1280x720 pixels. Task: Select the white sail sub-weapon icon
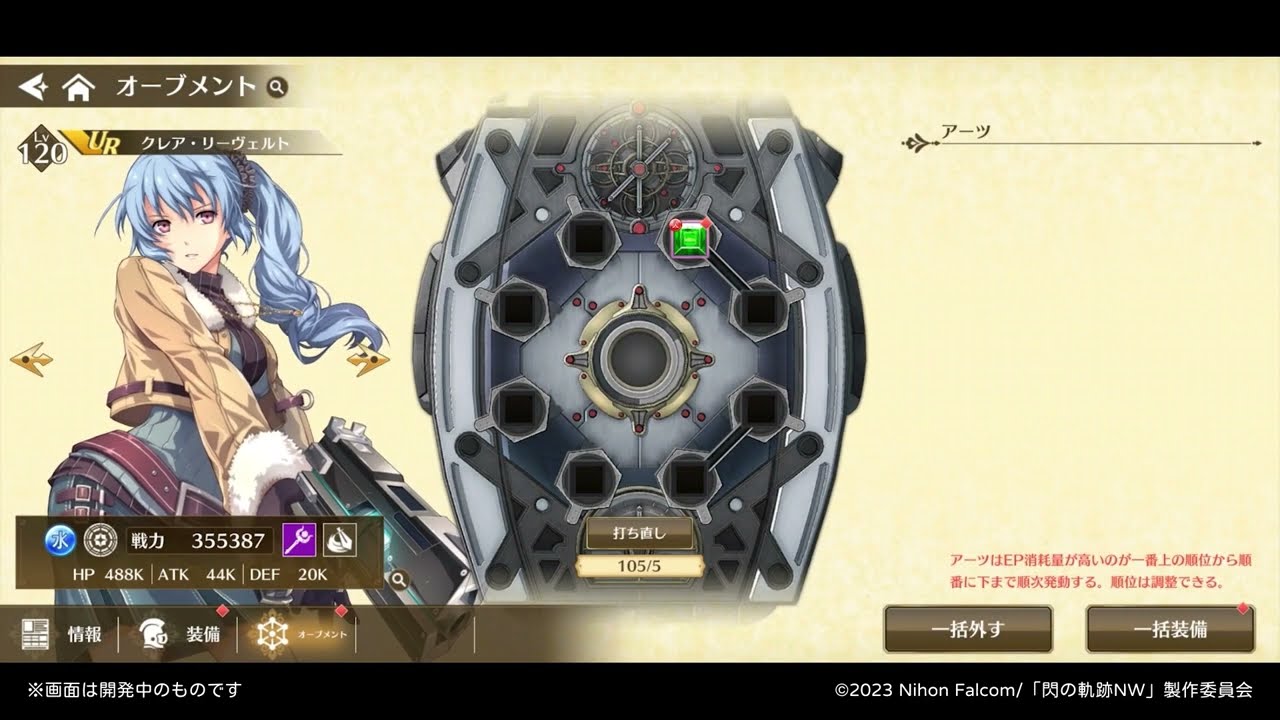click(x=339, y=541)
